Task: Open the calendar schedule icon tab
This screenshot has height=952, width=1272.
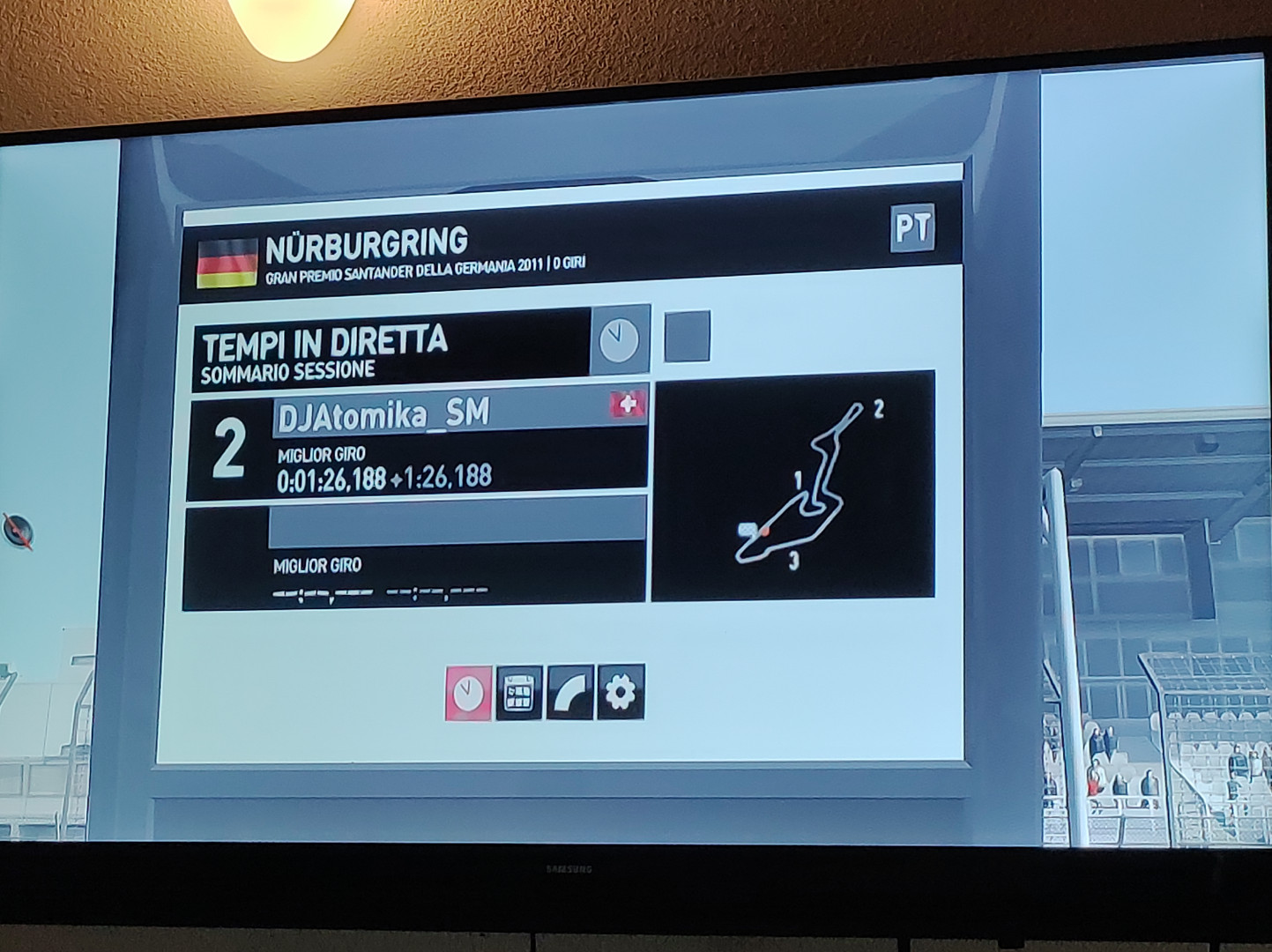Action: [519, 693]
